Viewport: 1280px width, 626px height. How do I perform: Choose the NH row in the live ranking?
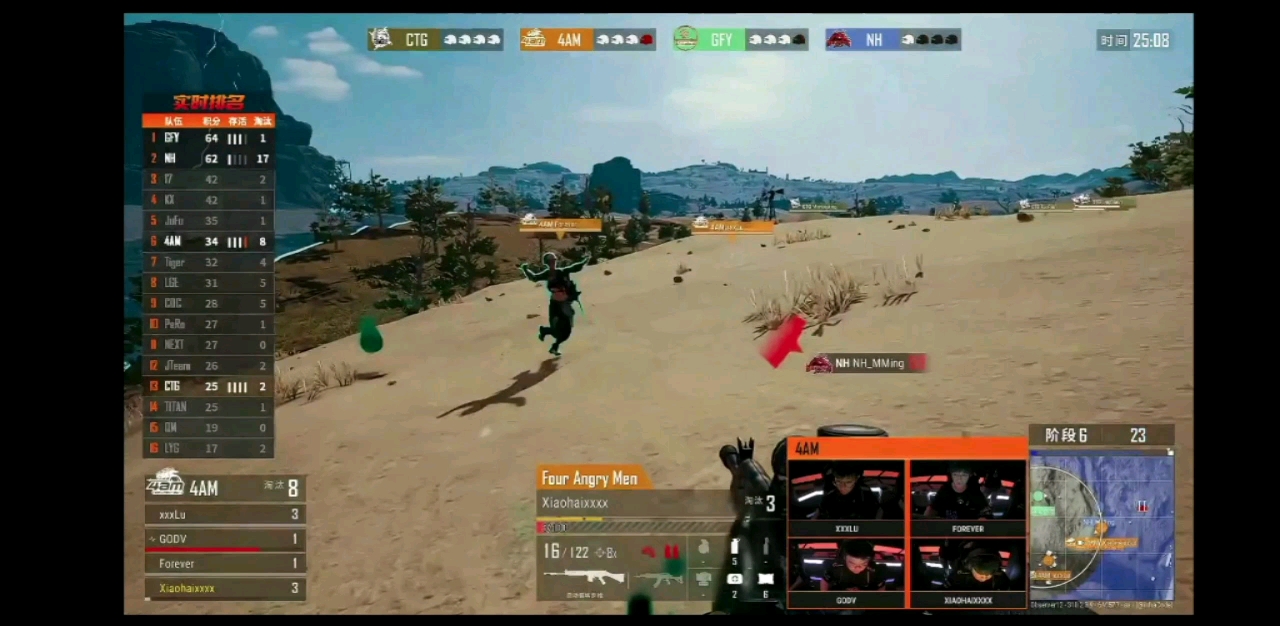208,159
